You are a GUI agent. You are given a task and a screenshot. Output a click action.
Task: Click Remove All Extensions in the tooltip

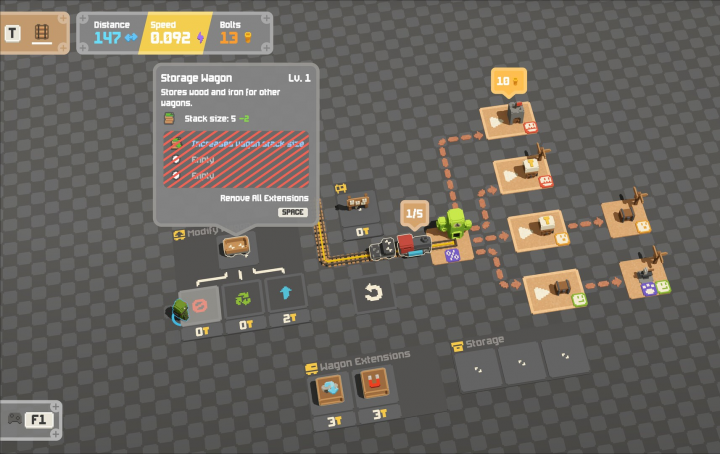point(264,198)
